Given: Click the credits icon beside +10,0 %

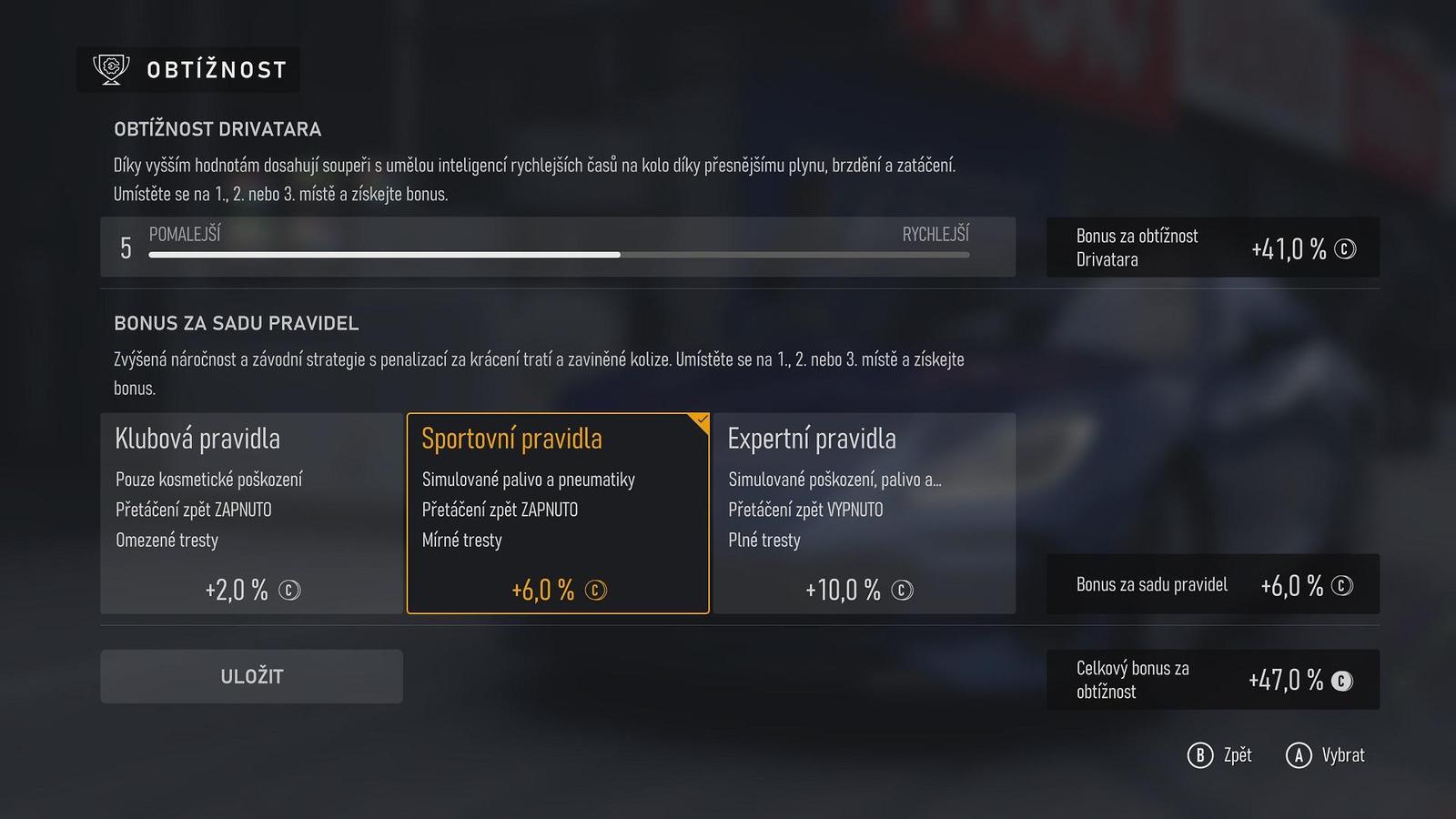Looking at the screenshot, I should [902, 591].
